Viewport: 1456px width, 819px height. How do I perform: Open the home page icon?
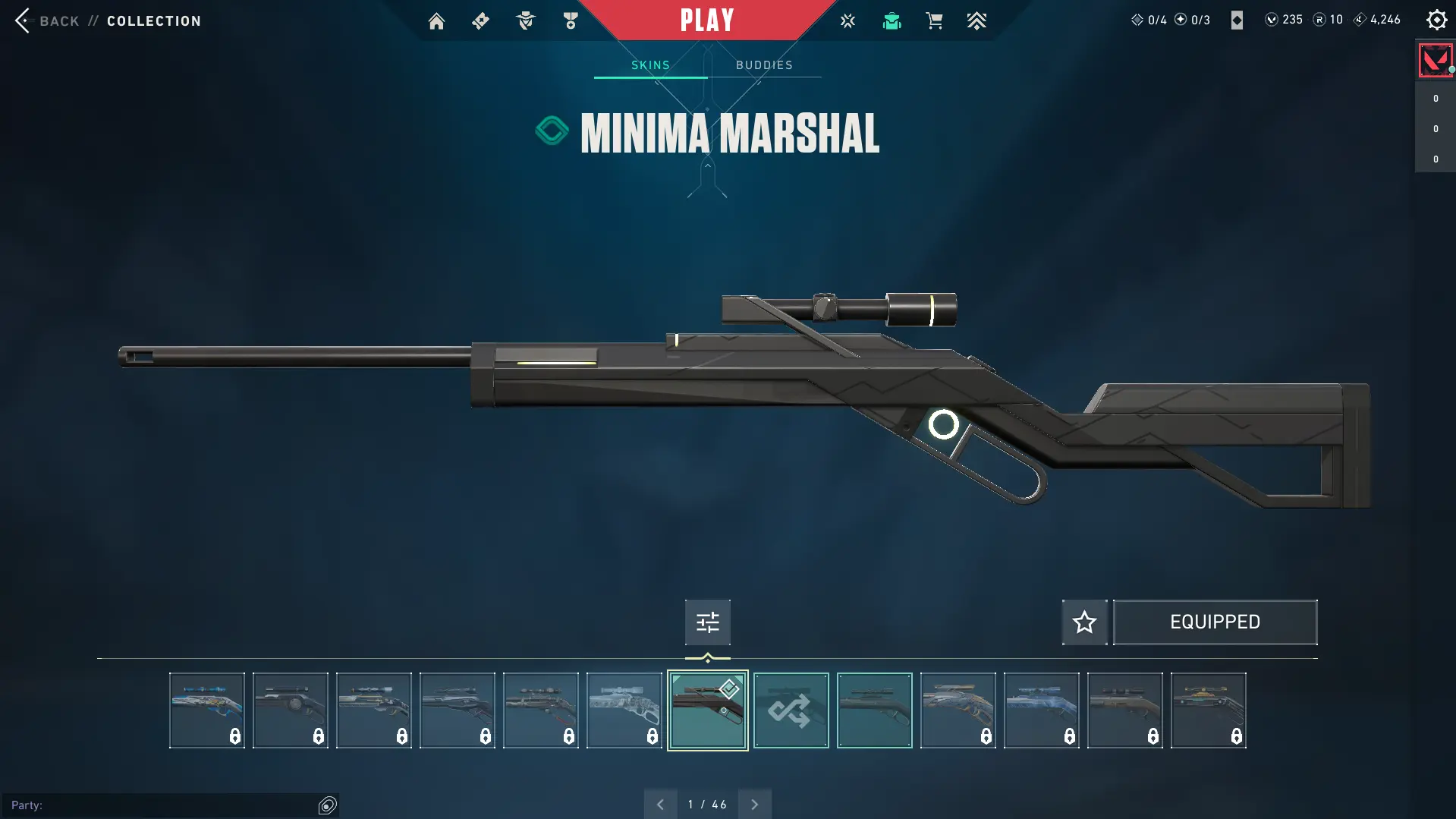tap(436, 21)
